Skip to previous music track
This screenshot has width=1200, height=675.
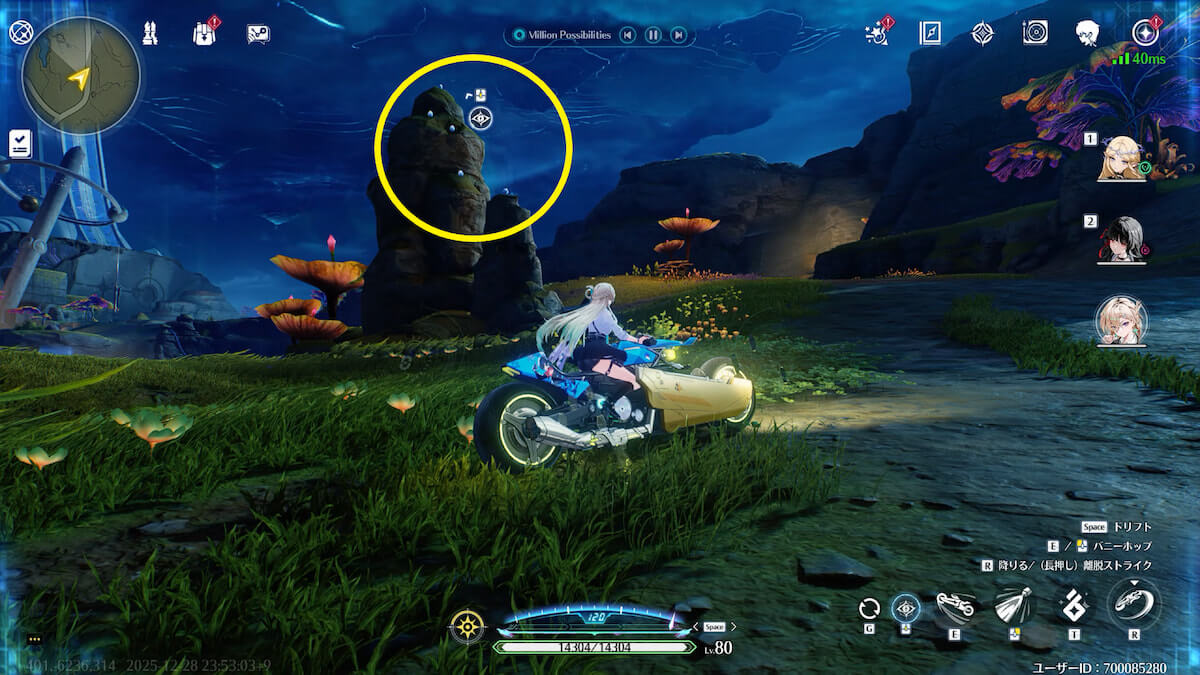(627, 35)
